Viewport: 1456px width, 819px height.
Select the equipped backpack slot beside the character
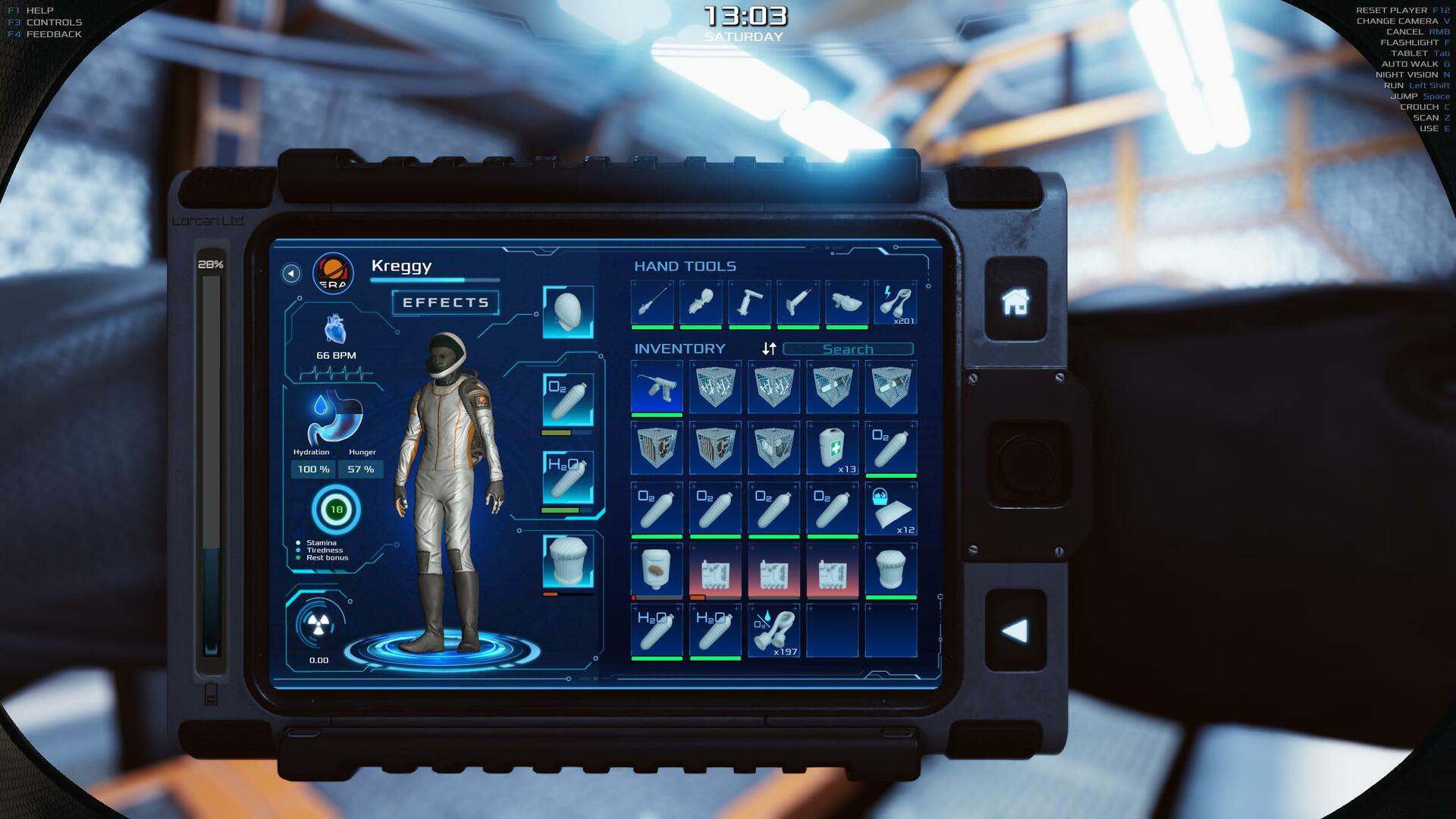[568, 562]
